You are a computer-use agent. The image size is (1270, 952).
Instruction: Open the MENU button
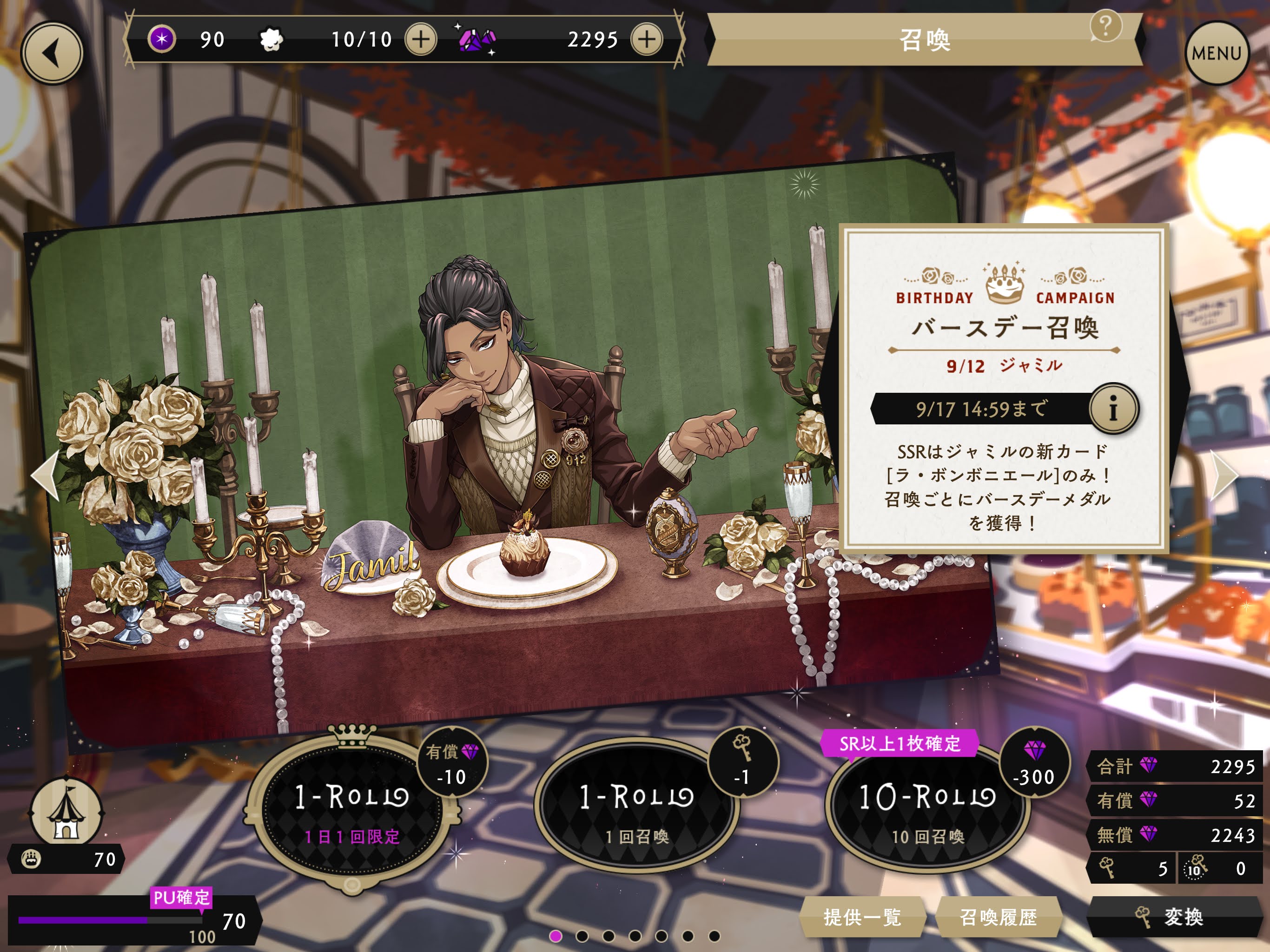coord(1217,53)
